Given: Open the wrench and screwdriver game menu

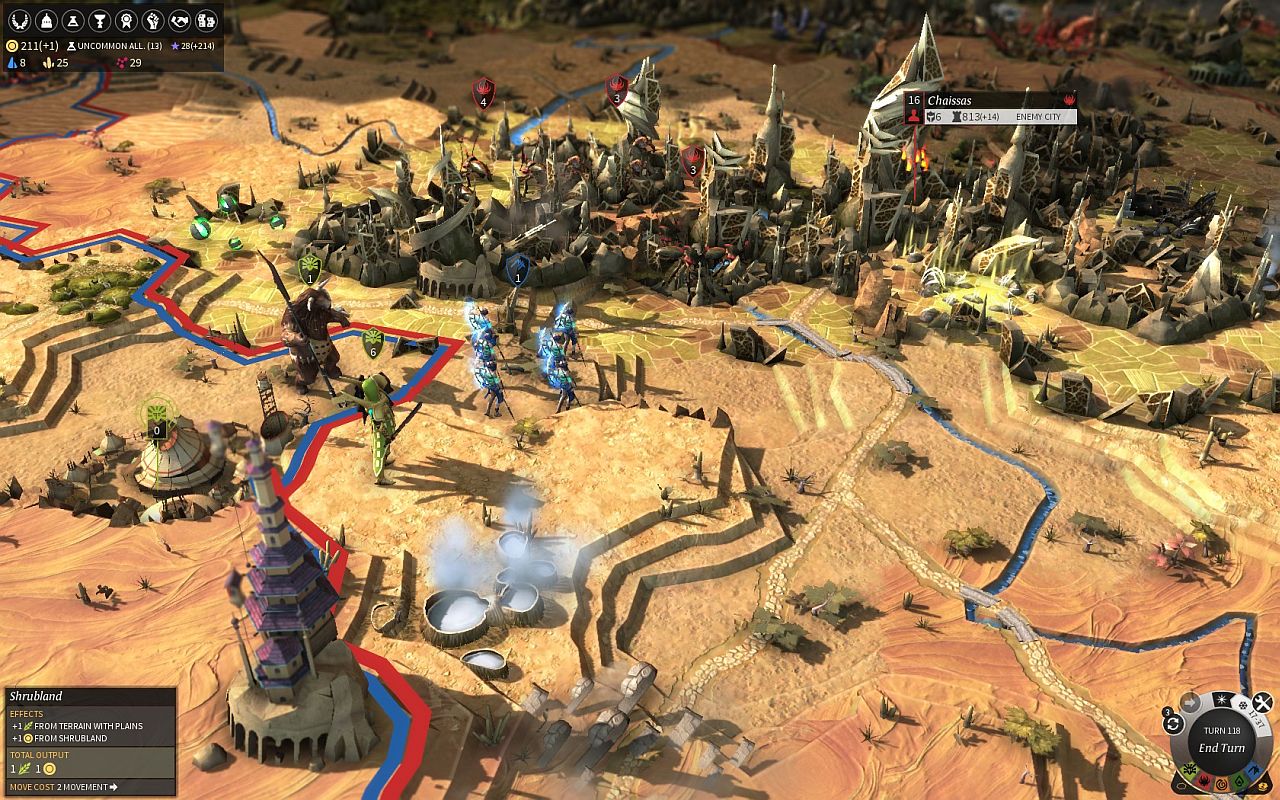Looking at the screenshot, I should [x=1263, y=702].
